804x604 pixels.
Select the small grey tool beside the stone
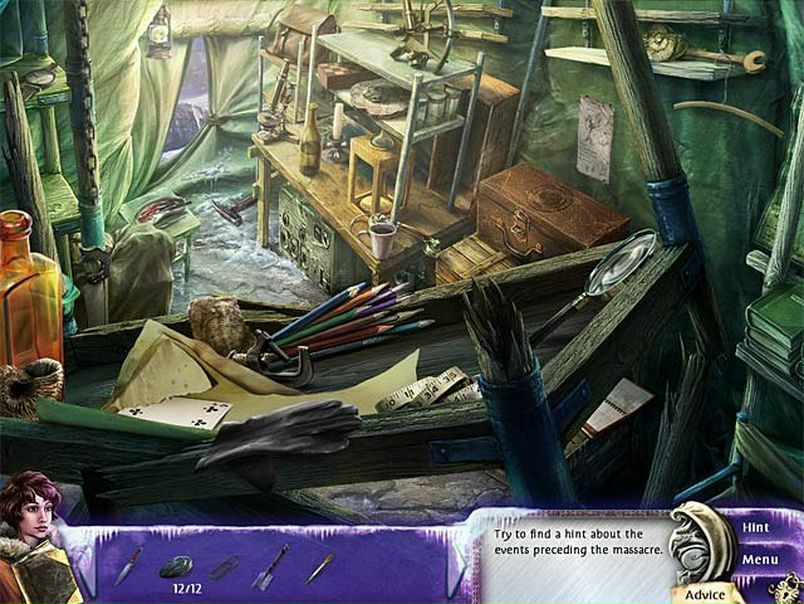(224, 568)
